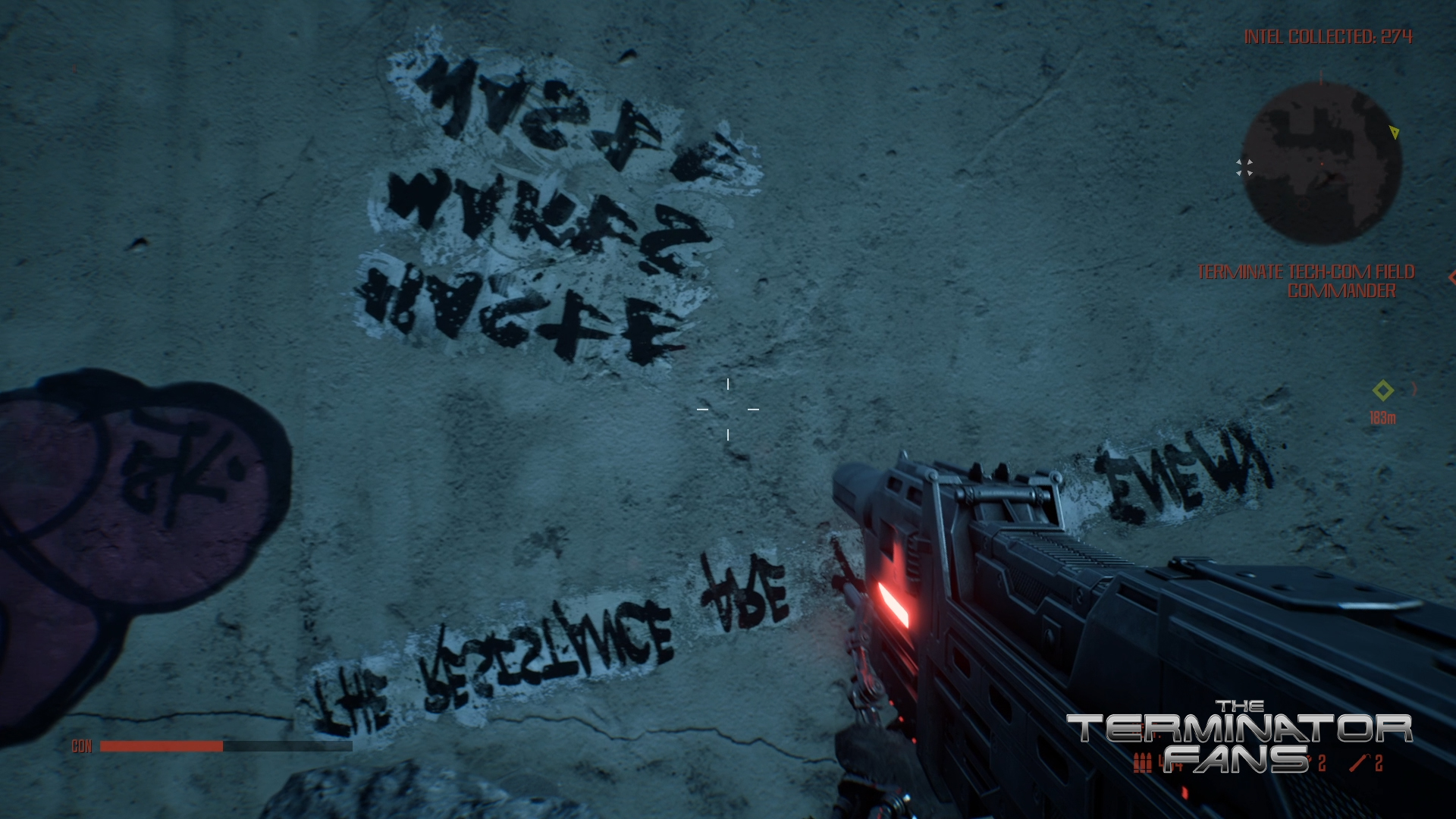
Task: Select the pipe bomb throwable icon
Action: 1359,762
